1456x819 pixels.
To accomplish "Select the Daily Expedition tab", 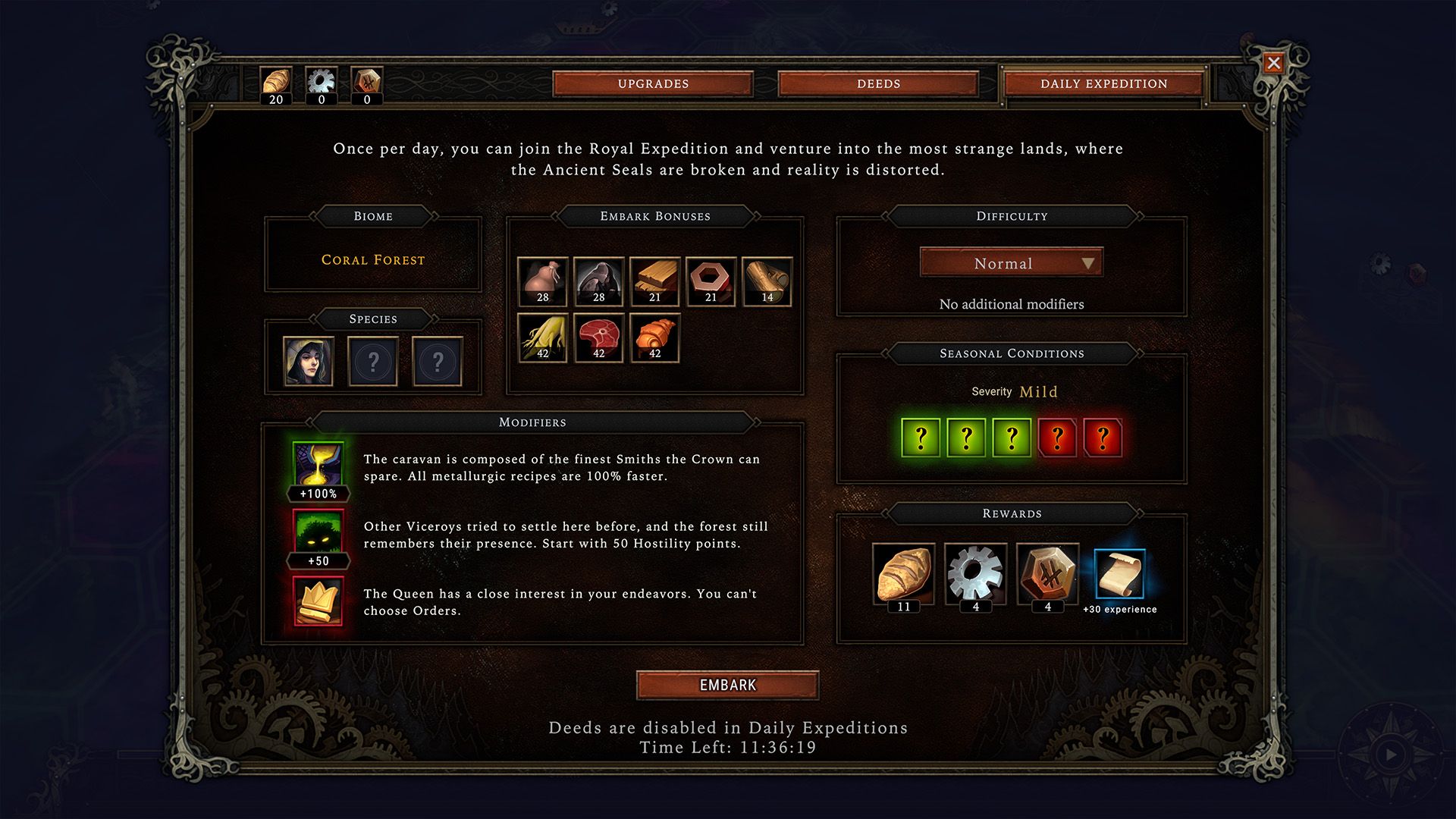I will (1103, 83).
